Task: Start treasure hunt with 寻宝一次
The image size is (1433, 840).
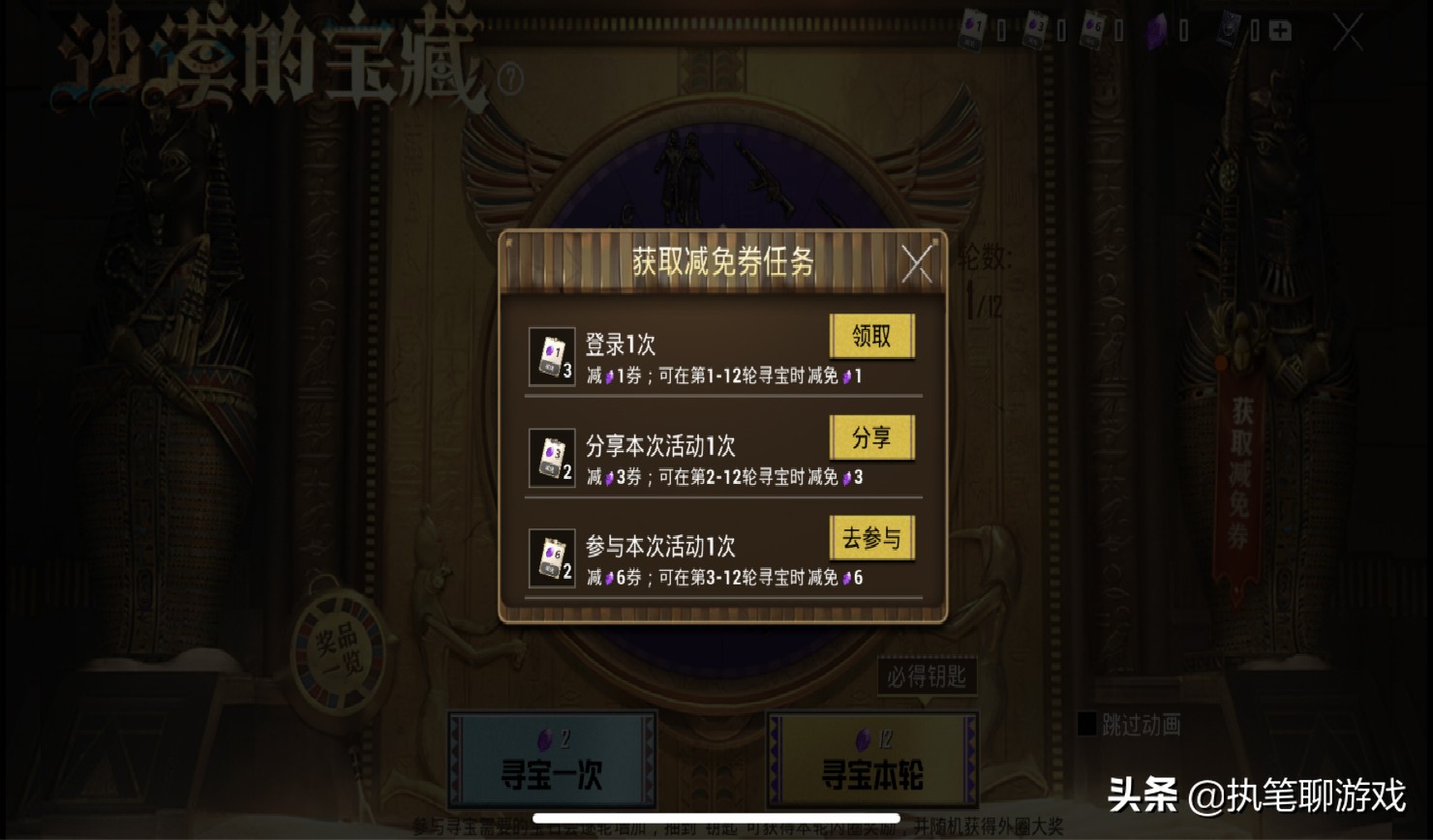Action: (x=554, y=763)
